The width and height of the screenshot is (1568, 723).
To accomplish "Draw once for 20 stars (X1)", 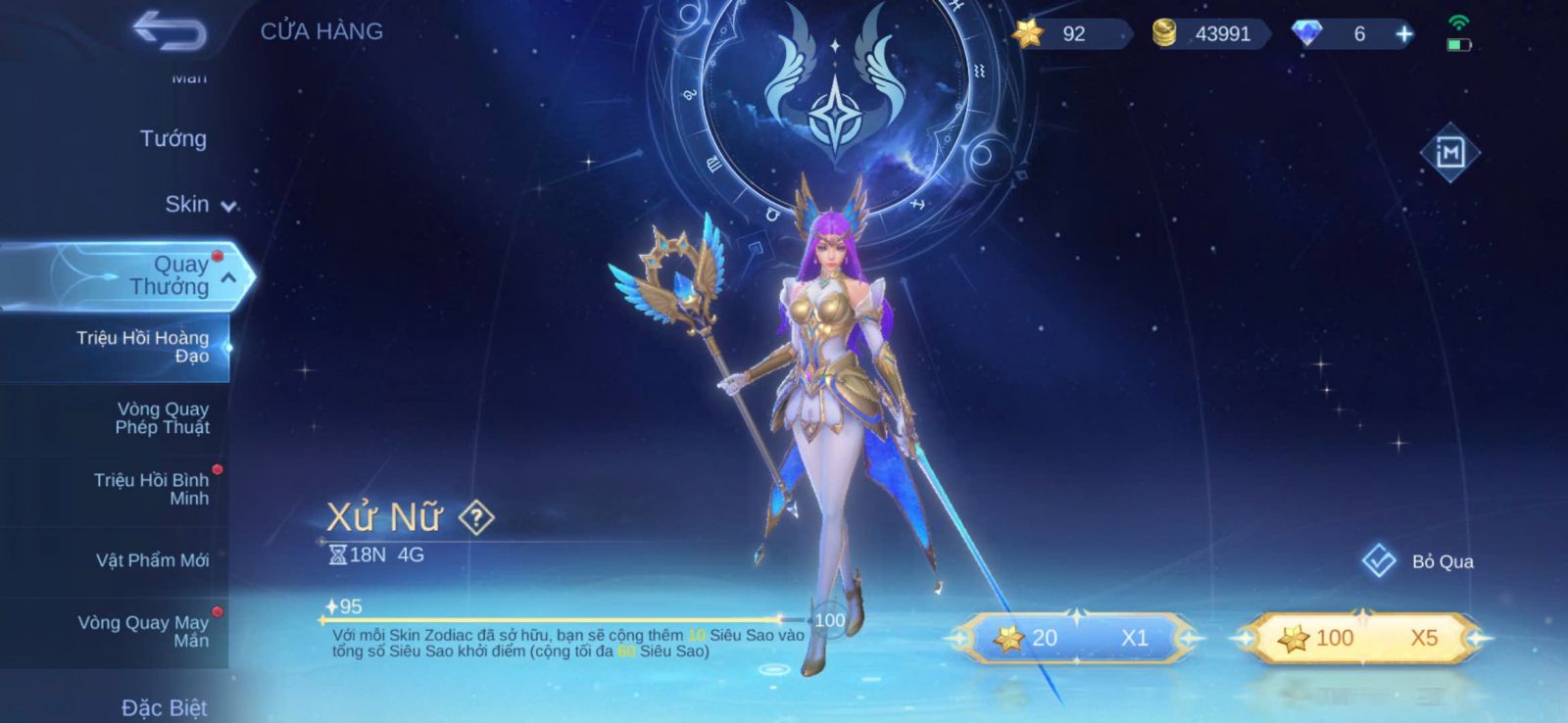I will 1076,639.
